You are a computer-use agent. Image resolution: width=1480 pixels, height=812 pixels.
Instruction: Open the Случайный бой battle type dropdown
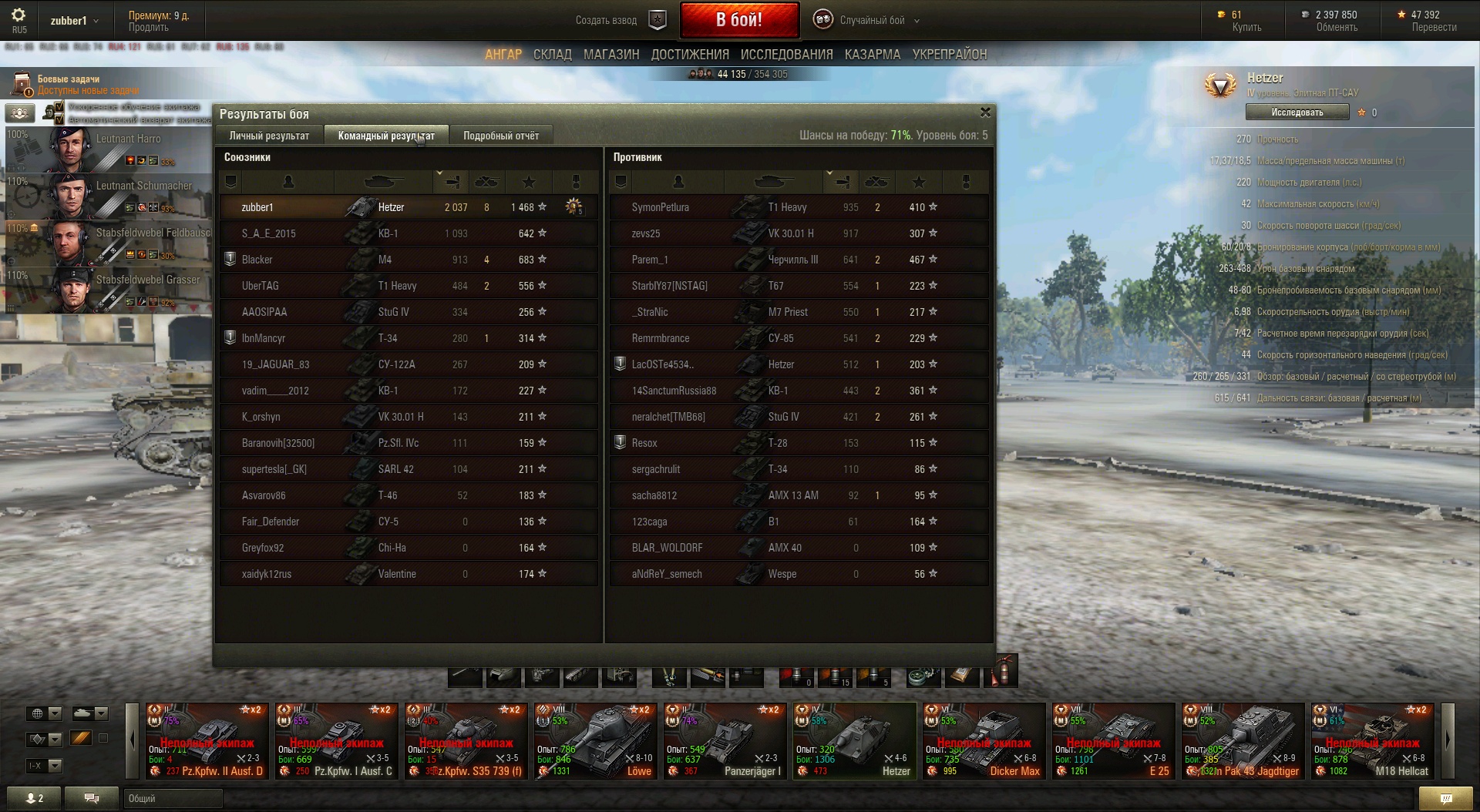[x=872, y=20]
